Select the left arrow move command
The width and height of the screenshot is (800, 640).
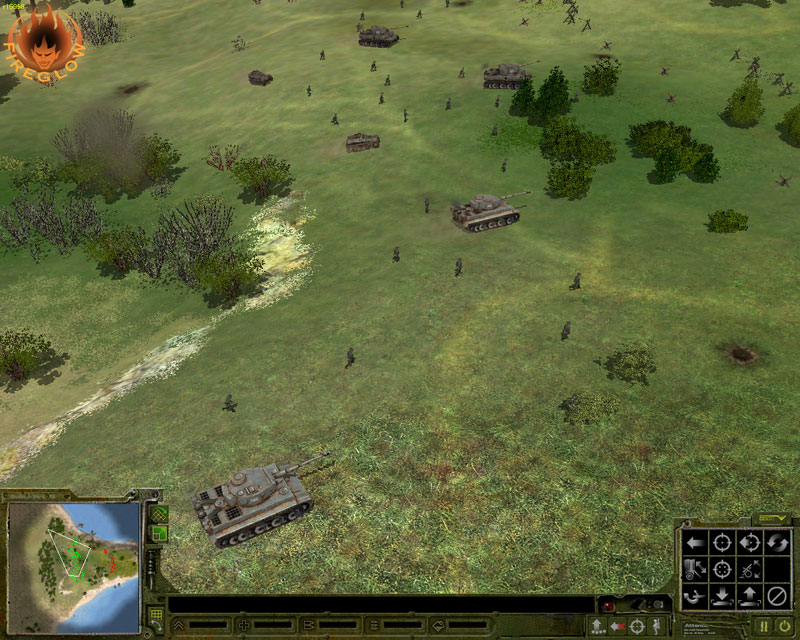(693, 543)
